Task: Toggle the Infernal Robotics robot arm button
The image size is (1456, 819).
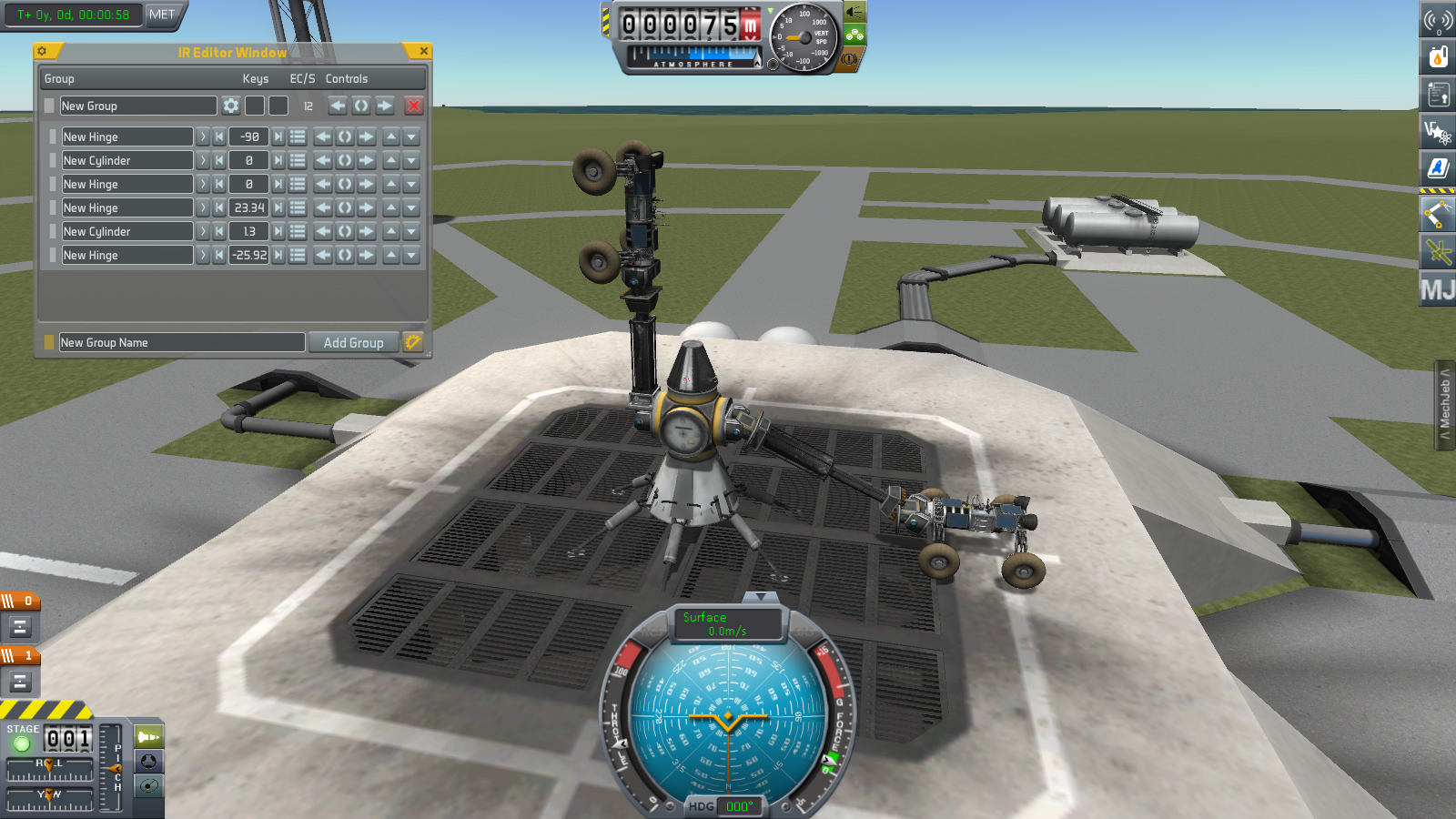Action: [1438, 215]
